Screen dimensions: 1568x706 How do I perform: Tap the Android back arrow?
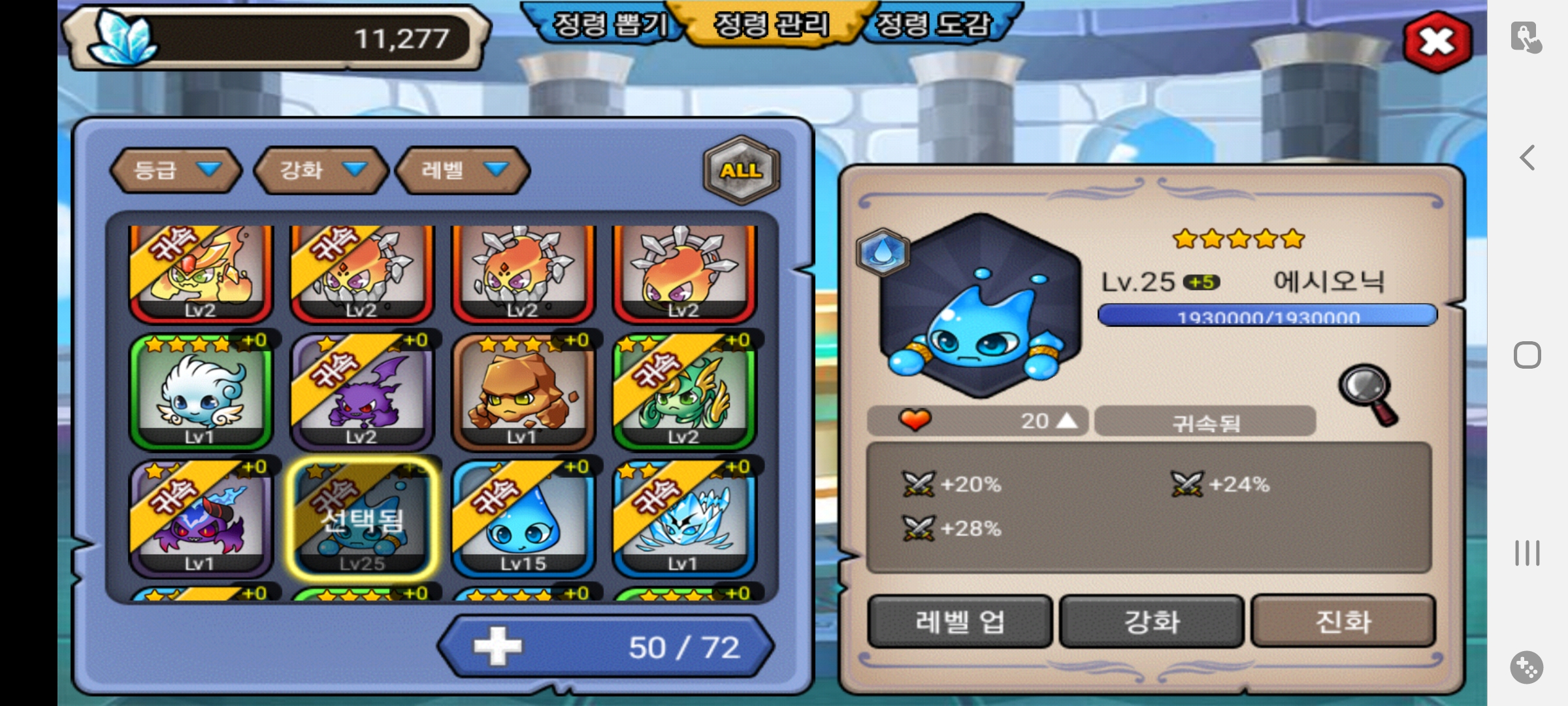click(1527, 158)
